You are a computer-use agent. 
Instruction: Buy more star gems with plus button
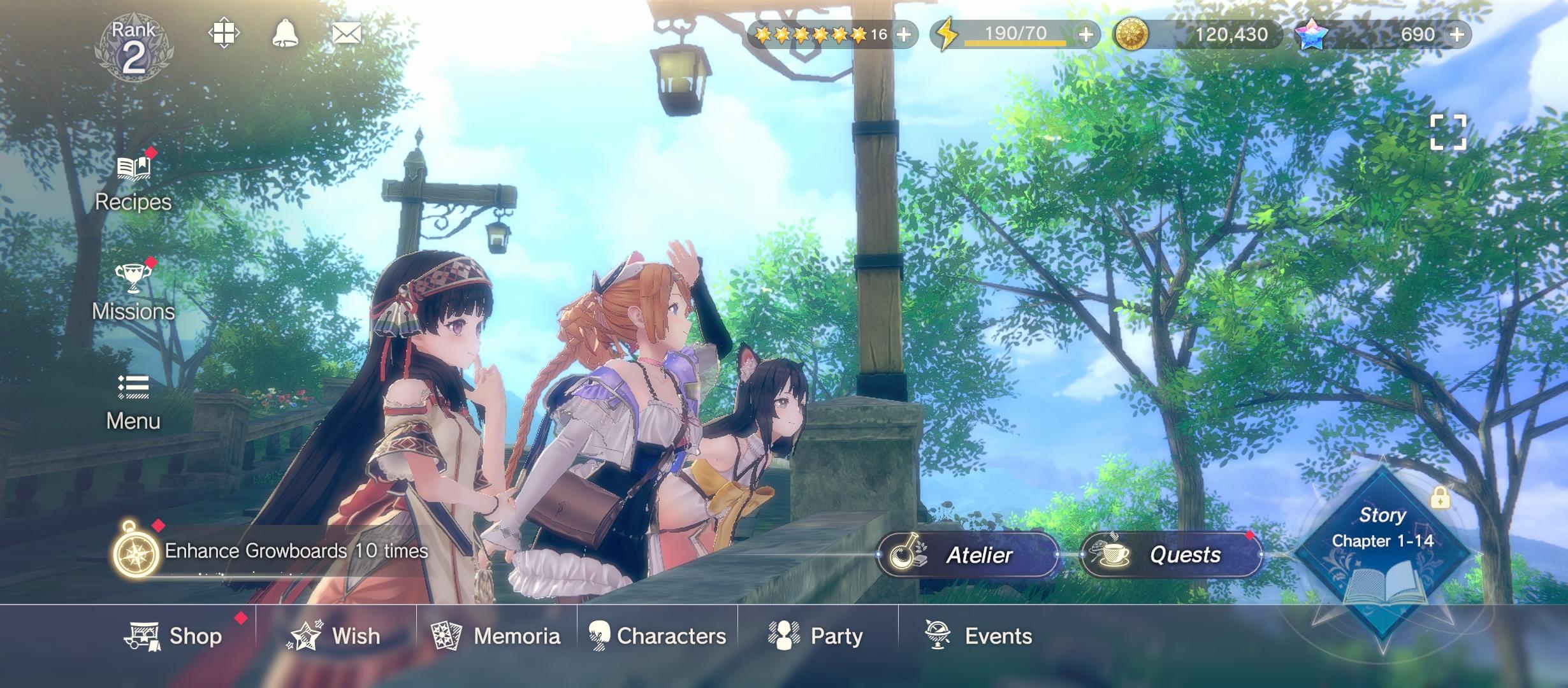pos(1457,34)
